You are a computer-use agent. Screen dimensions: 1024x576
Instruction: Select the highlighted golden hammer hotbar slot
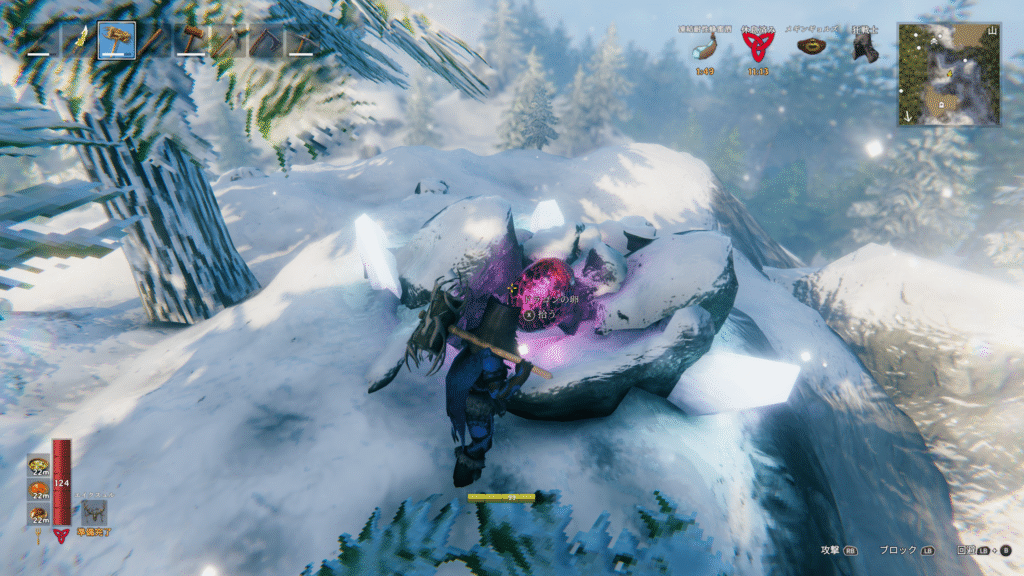[x=116, y=41]
